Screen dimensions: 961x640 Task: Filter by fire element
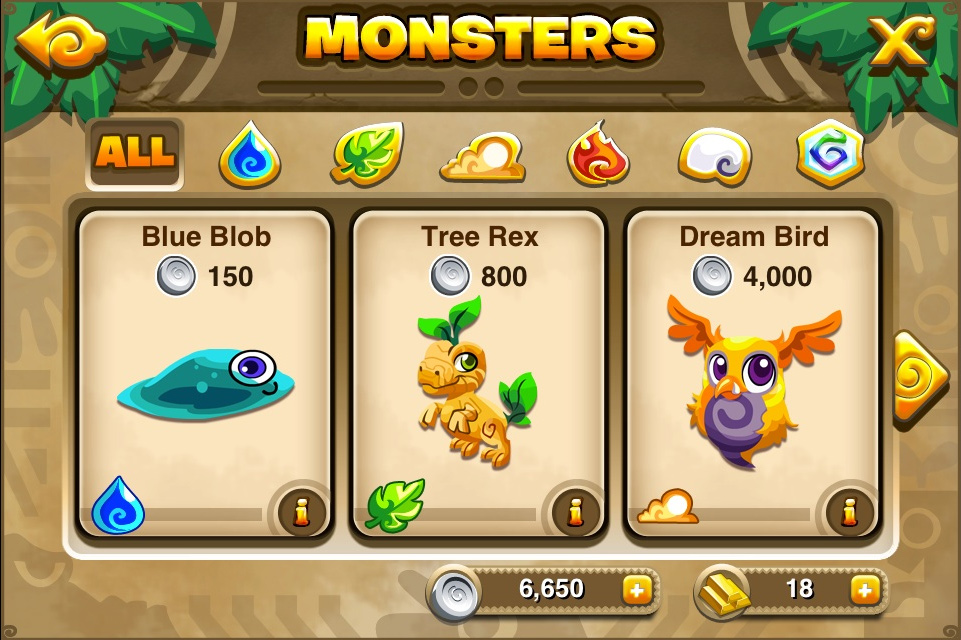click(x=598, y=155)
